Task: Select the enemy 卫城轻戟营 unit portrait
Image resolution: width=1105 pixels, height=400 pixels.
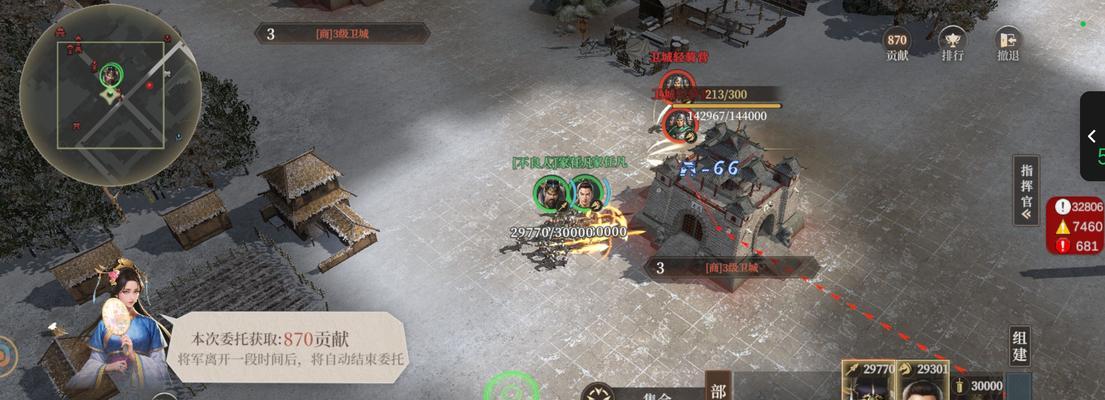Action: point(677,123)
